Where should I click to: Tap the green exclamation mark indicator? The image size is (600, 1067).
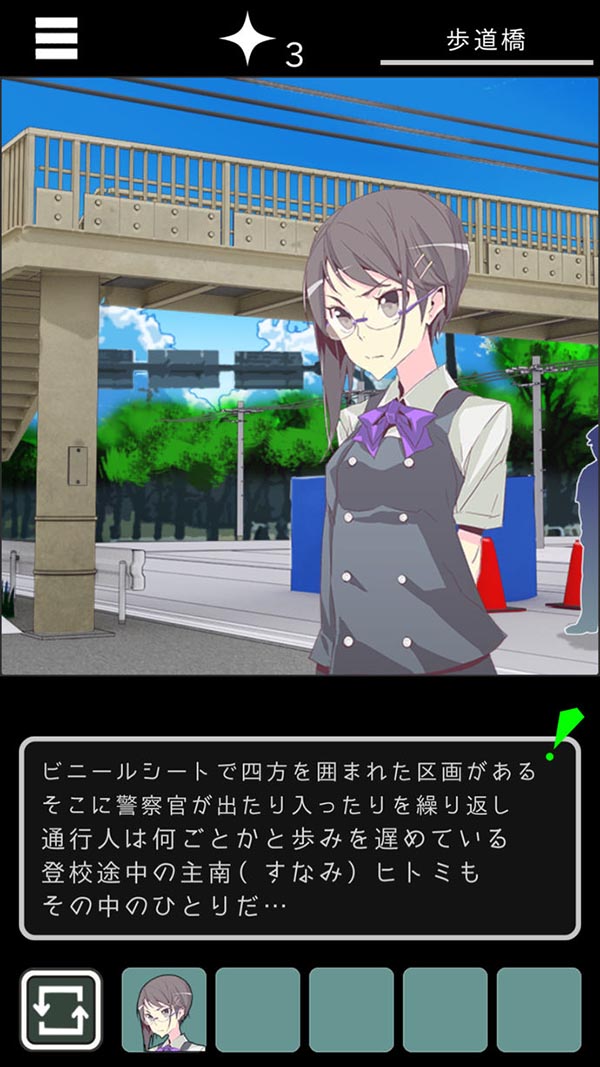click(564, 733)
